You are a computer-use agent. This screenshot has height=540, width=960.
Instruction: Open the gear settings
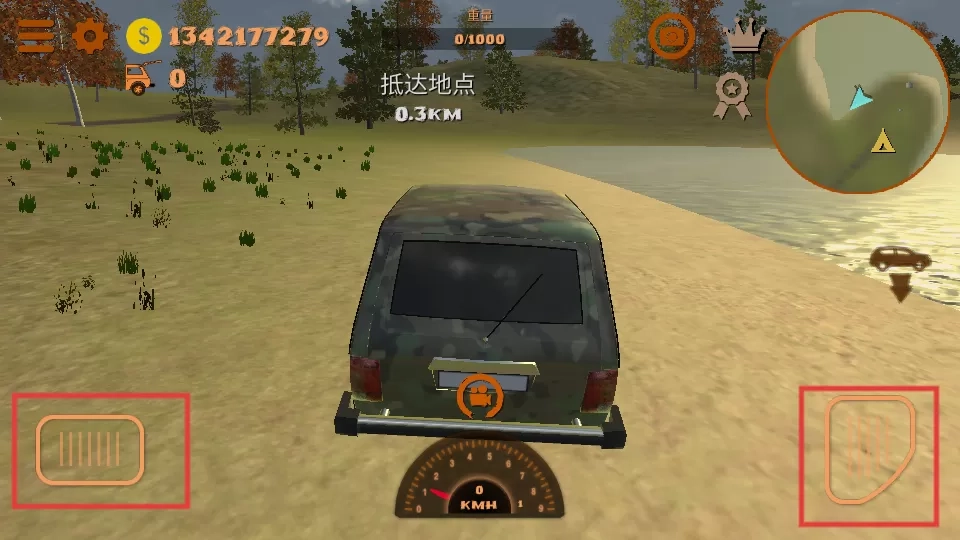click(90, 37)
